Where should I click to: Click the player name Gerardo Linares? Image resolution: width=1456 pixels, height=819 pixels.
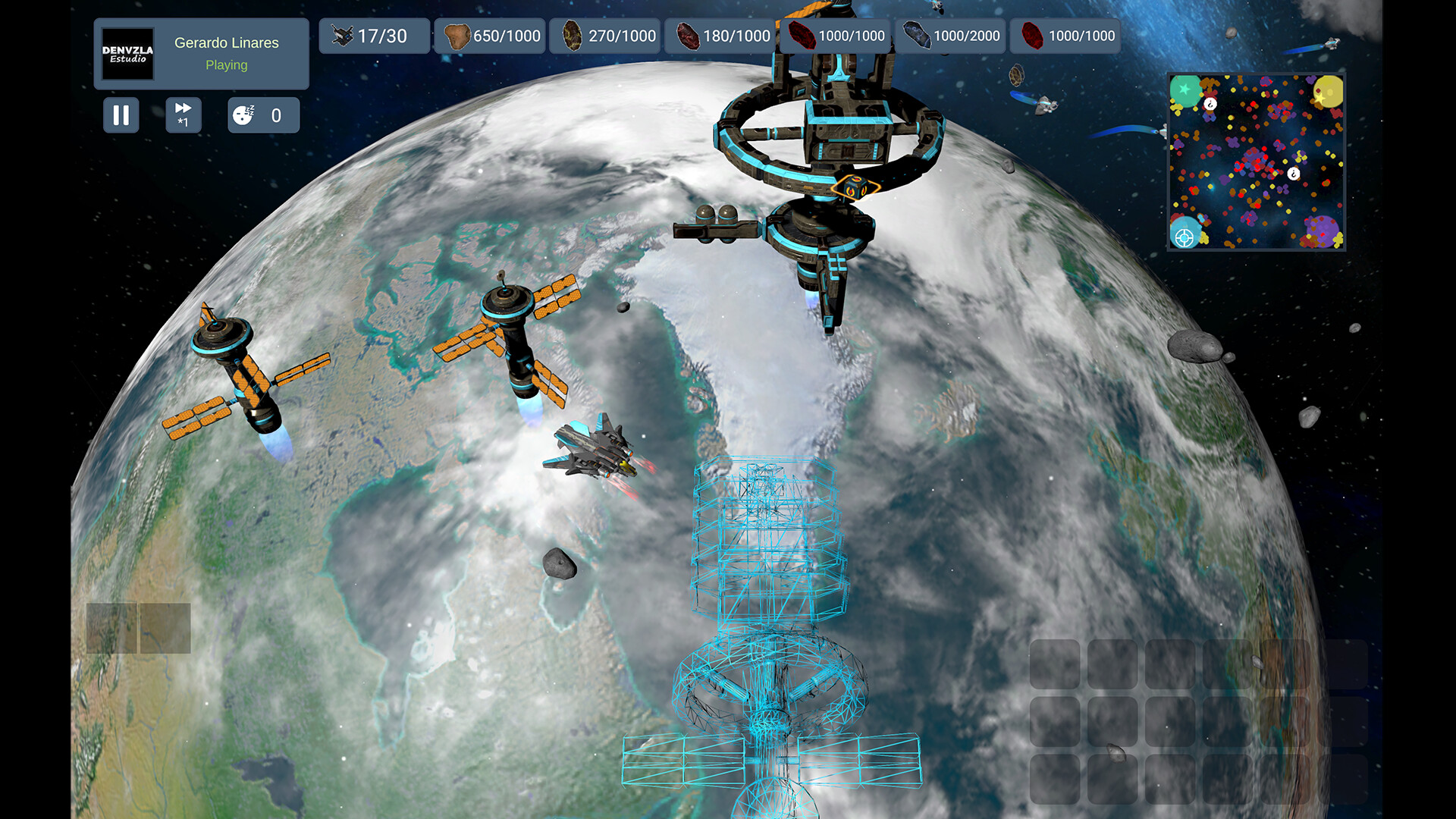[x=226, y=42]
